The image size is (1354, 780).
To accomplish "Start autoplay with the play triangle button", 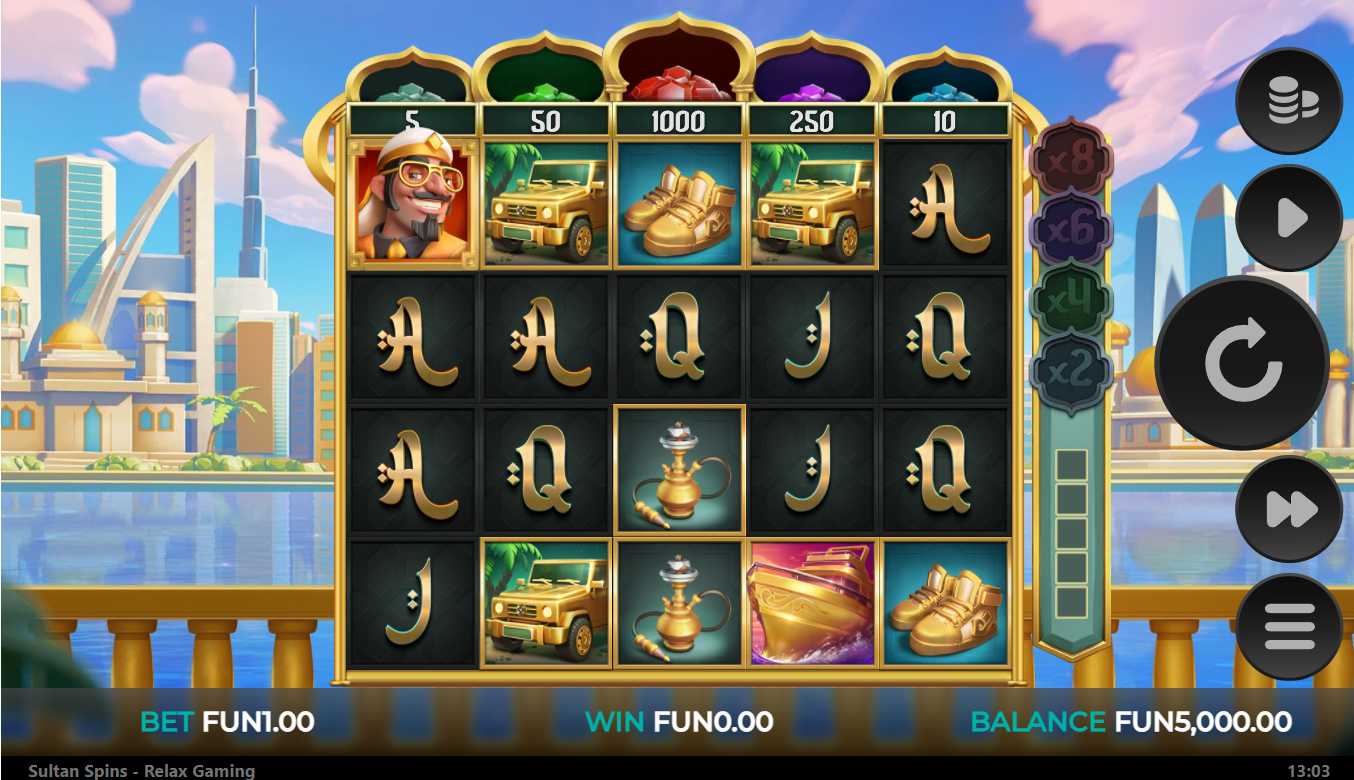I will [1288, 218].
